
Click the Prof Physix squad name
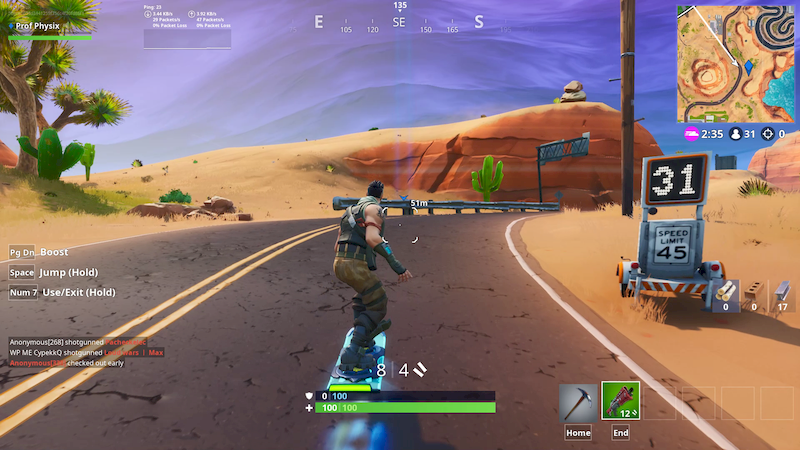tap(39, 24)
